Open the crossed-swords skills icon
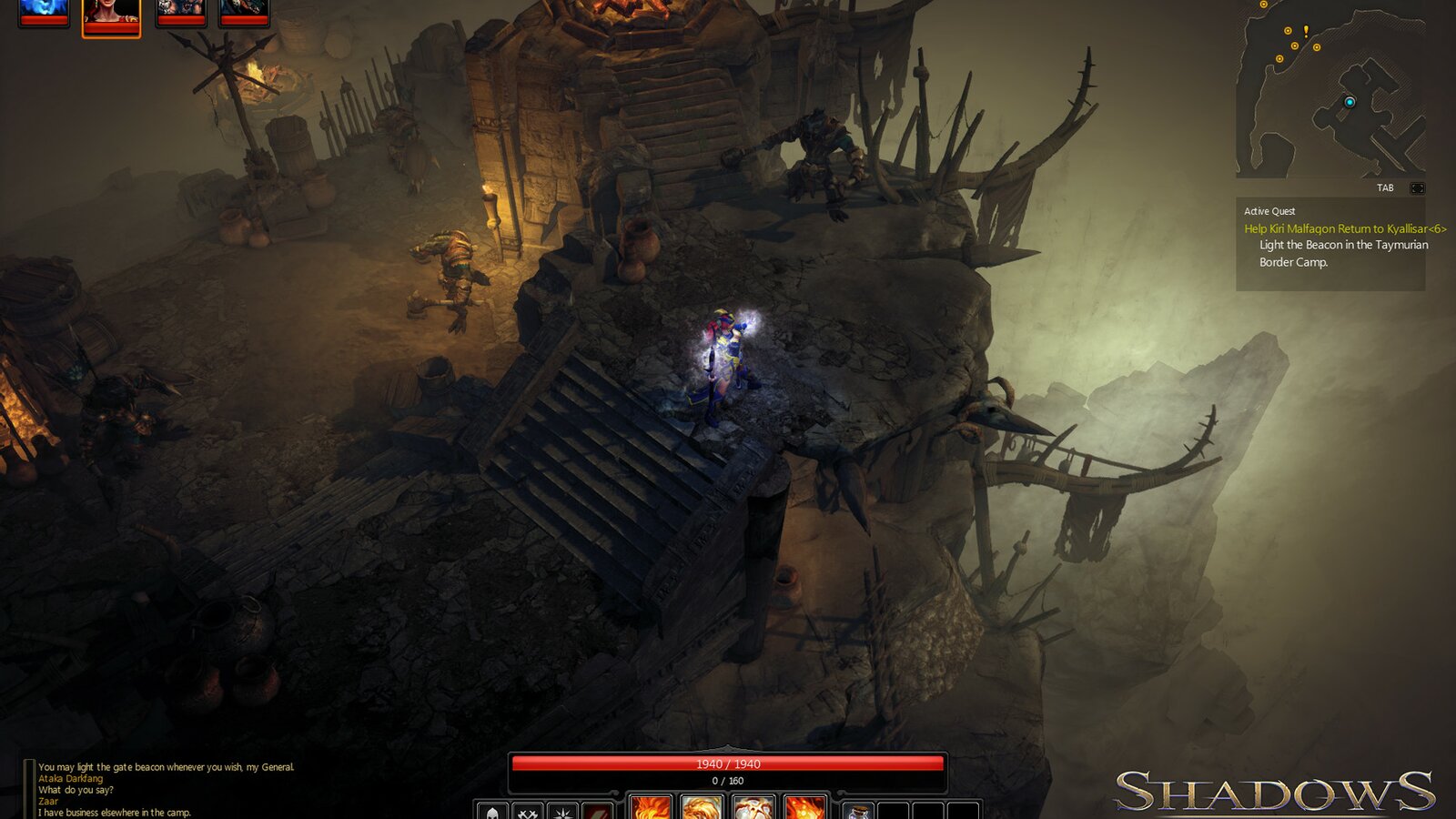This screenshot has height=819, width=1456. [x=526, y=811]
